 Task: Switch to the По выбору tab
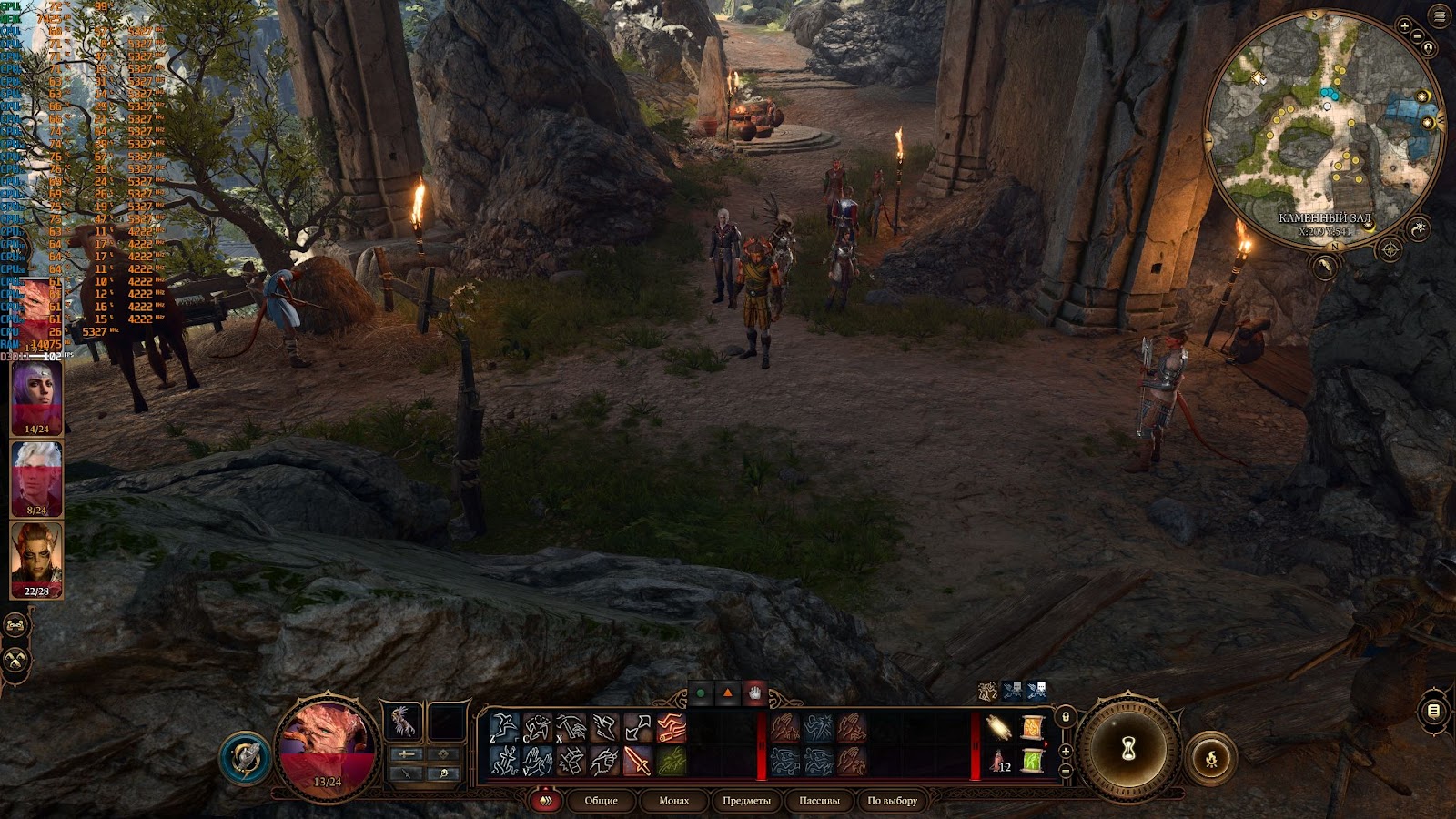pyautogui.click(x=892, y=801)
